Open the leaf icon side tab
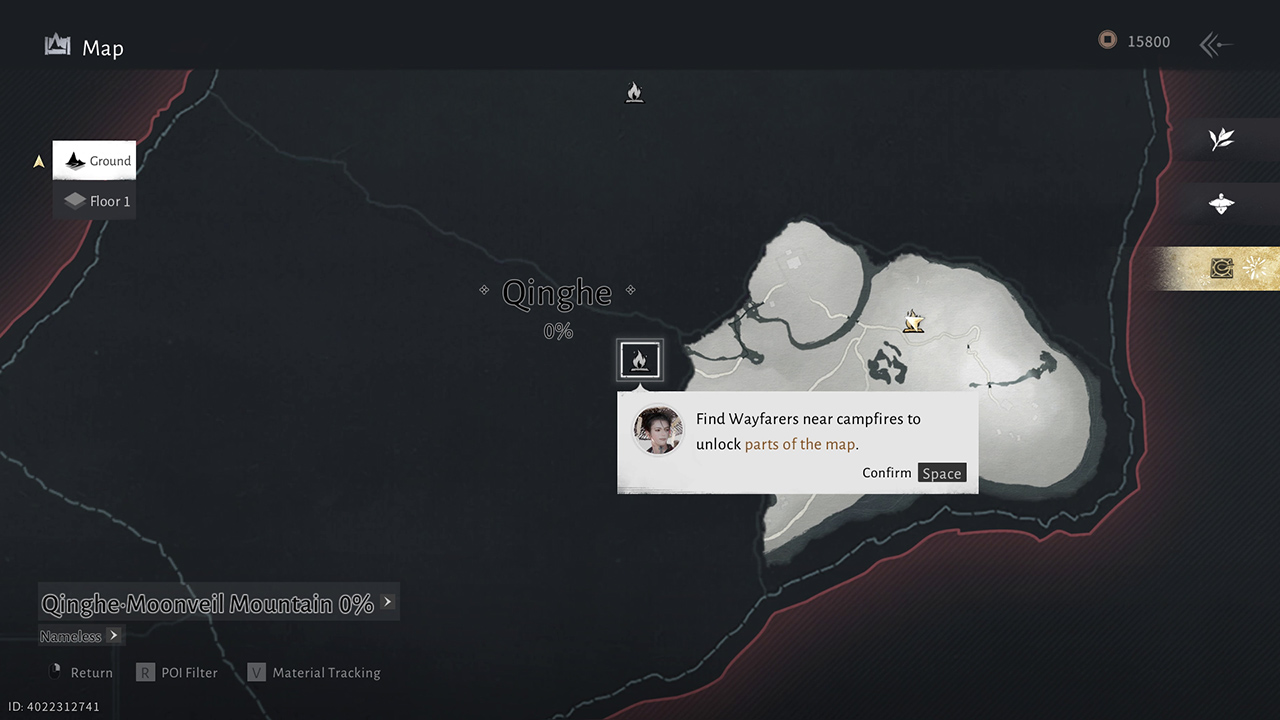The height and width of the screenshot is (720, 1280). pos(1221,140)
